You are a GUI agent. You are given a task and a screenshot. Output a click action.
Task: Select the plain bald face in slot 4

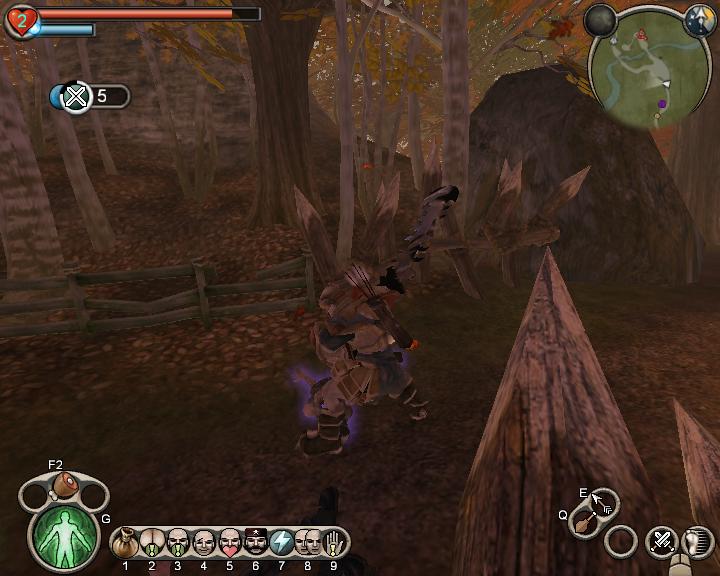coord(203,542)
